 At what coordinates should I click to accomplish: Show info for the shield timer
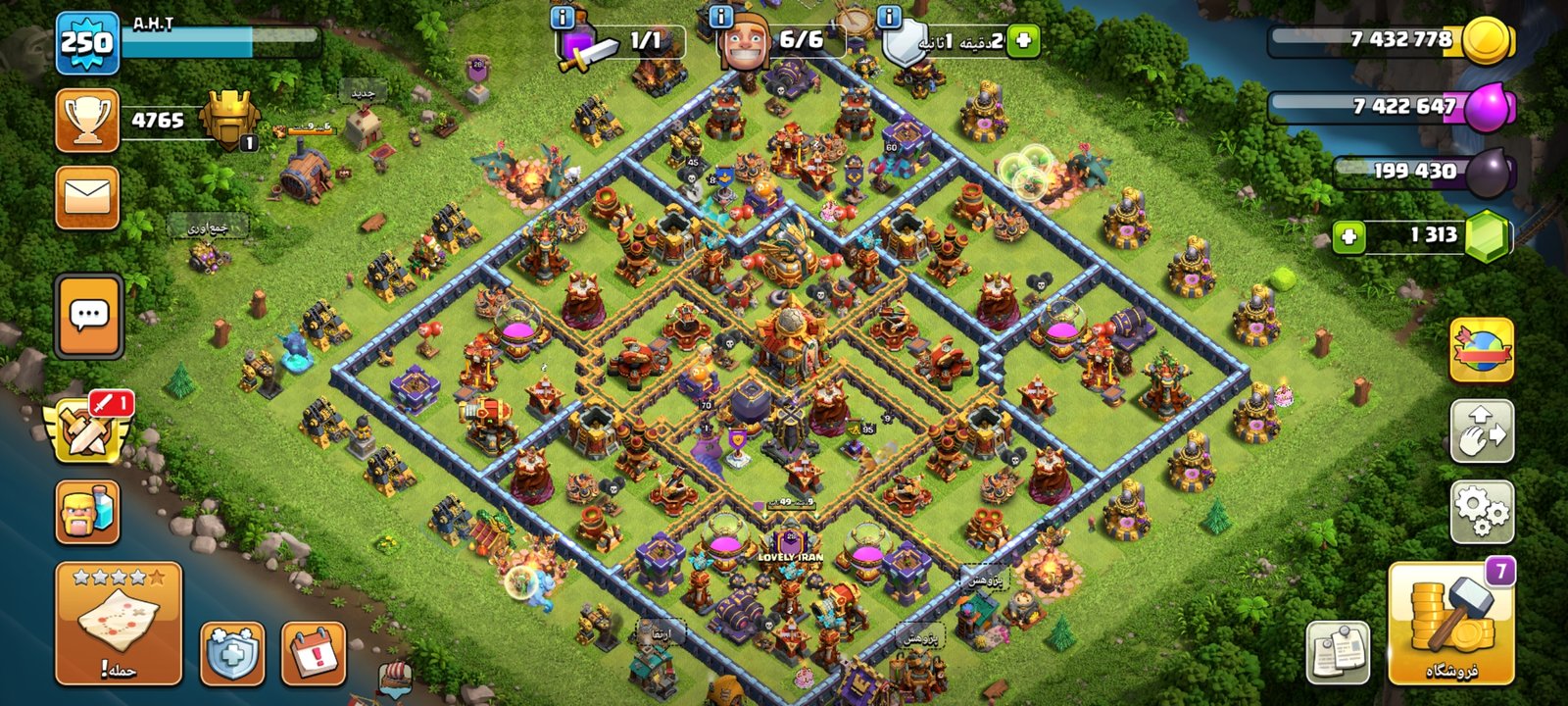[x=890, y=17]
